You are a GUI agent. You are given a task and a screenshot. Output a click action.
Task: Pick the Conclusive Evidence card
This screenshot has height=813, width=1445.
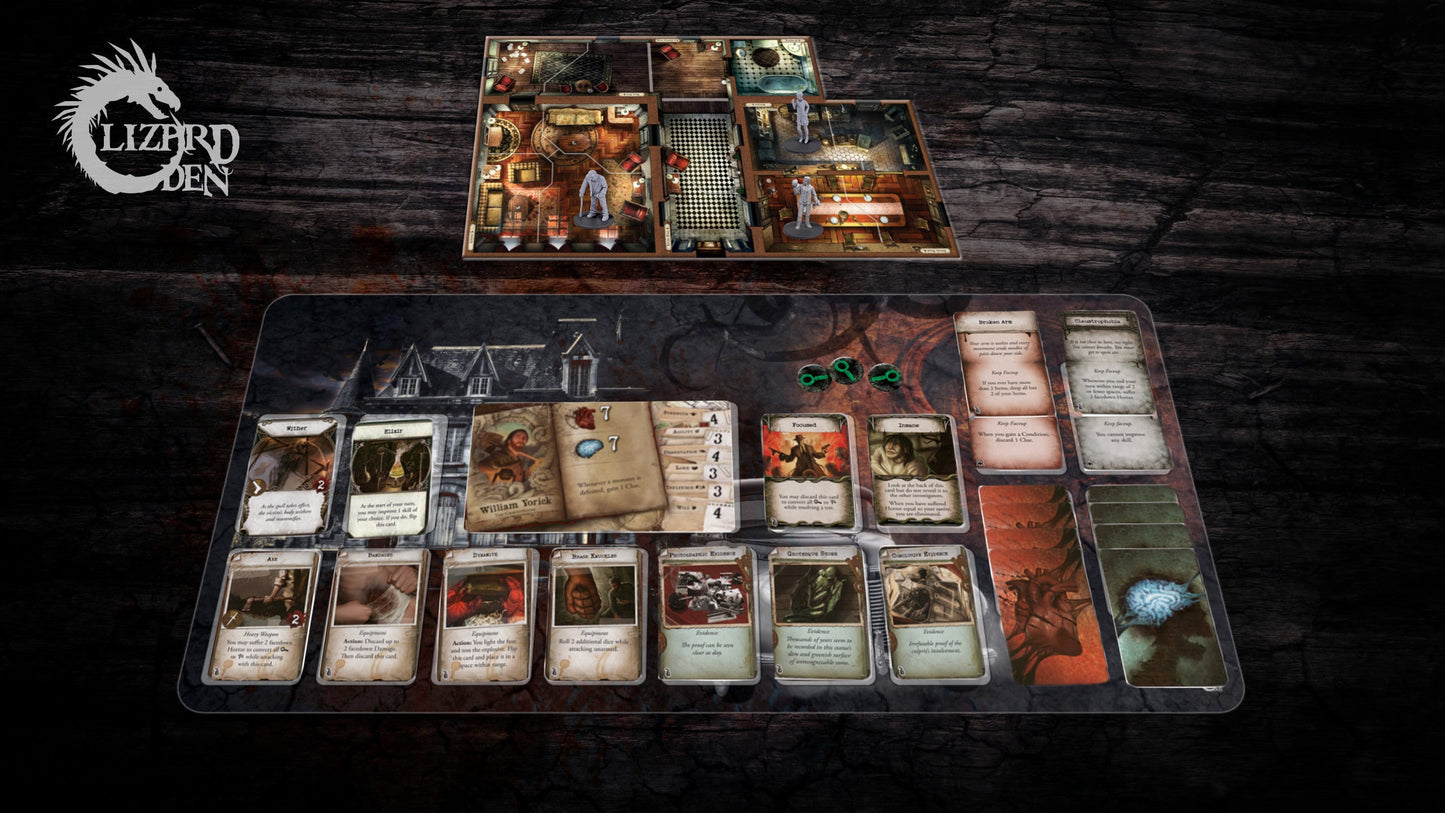pyautogui.click(x=932, y=614)
